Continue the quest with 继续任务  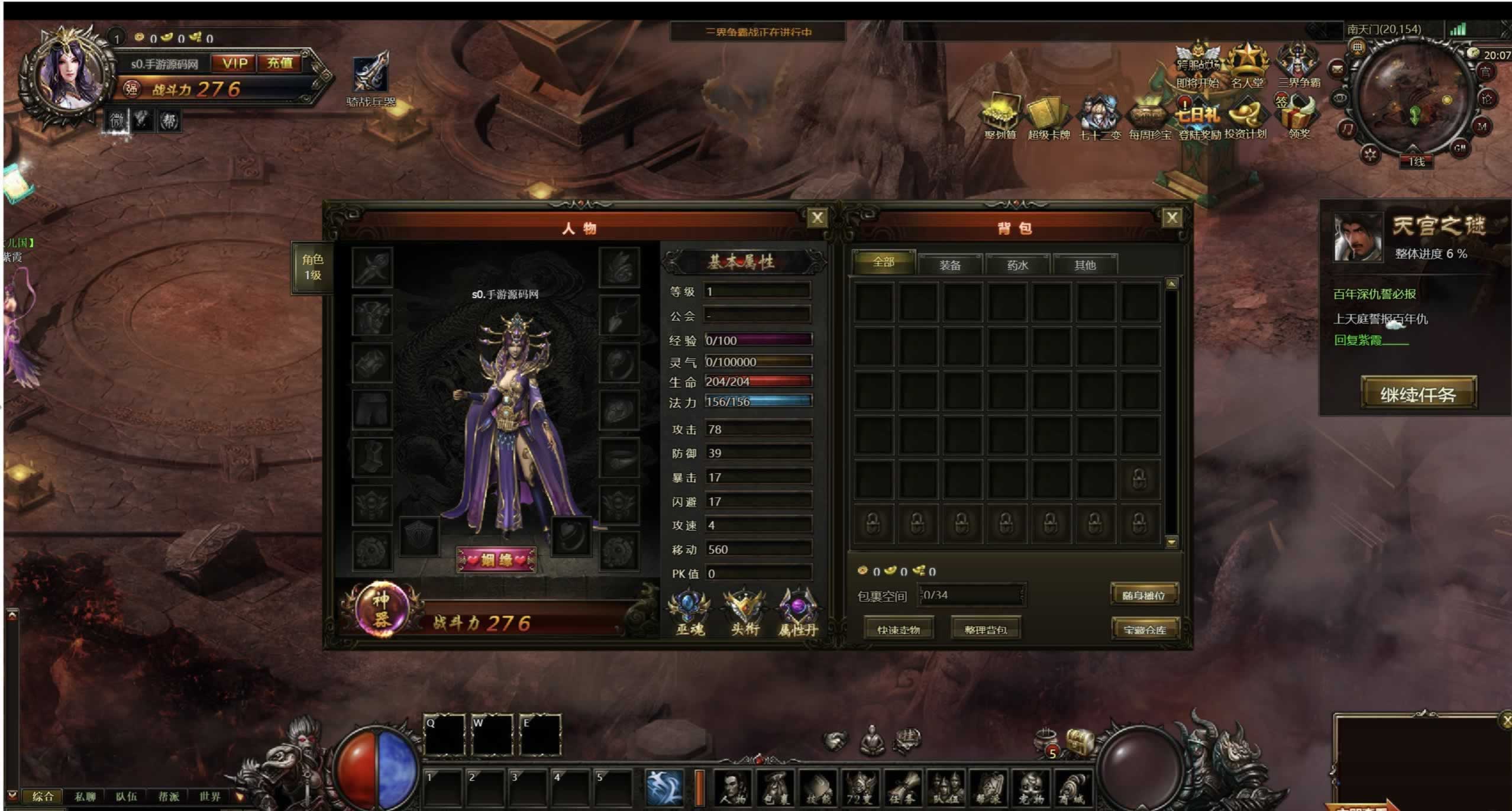coord(1418,393)
